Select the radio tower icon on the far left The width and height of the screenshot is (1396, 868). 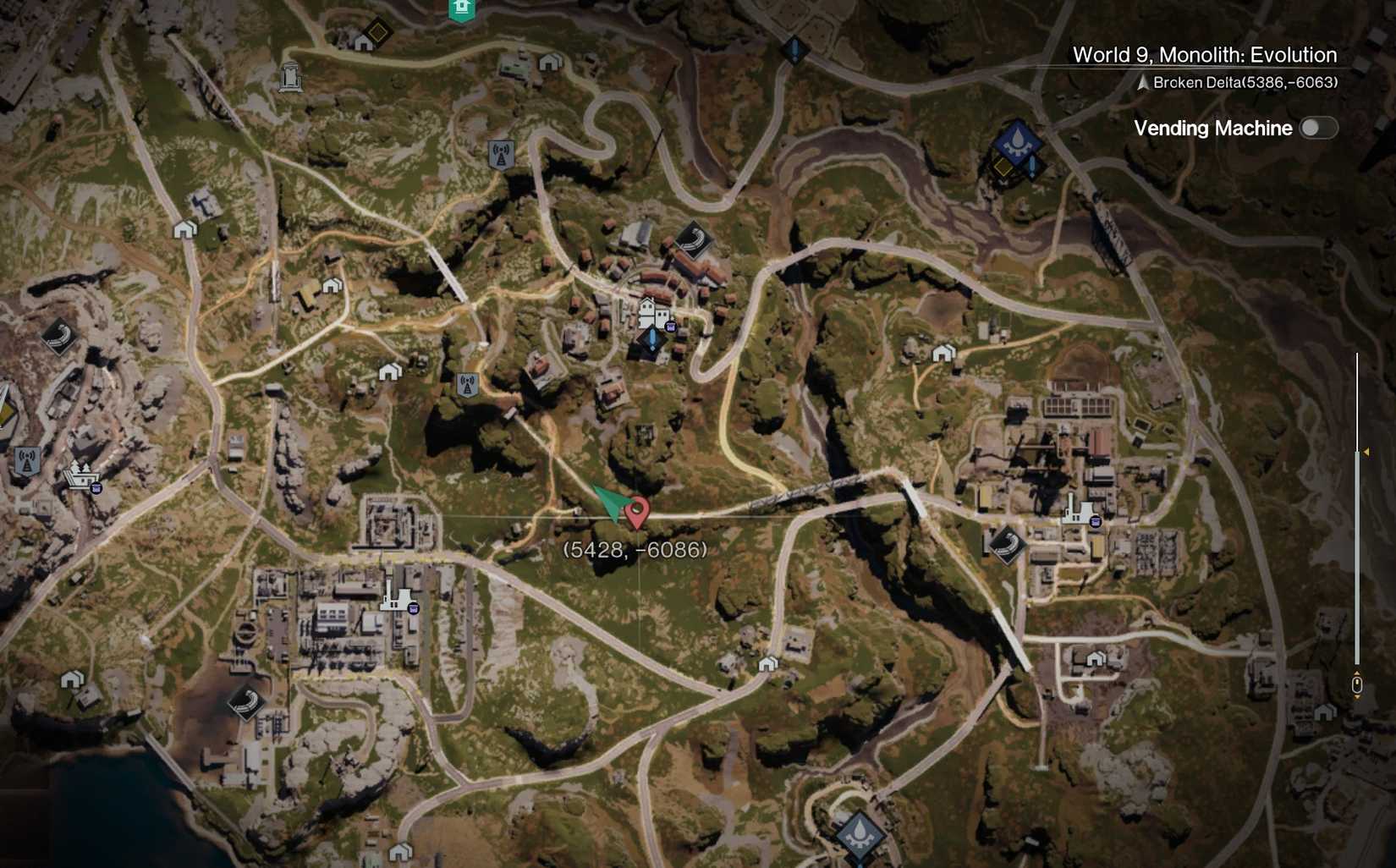pyautogui.click(x=28, y=460)
